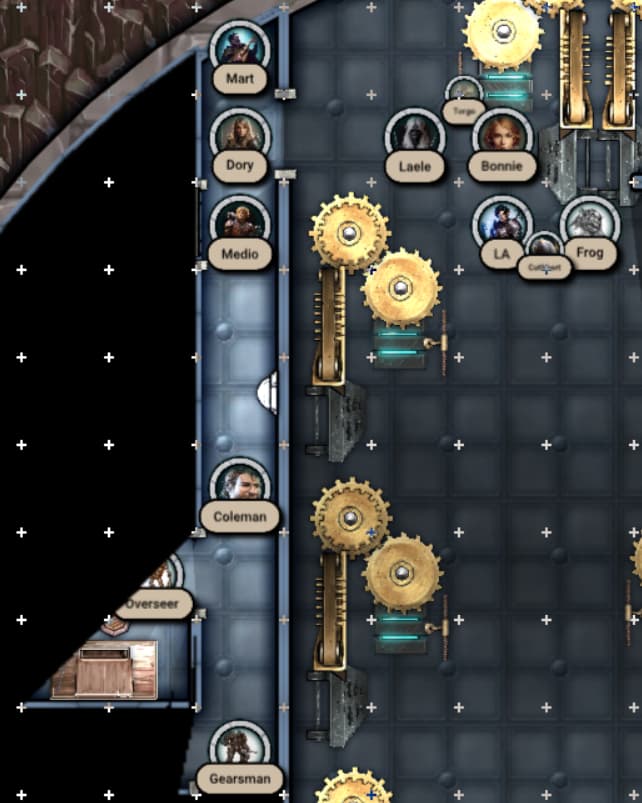
Task: Click the Gearsman token
Action: [x=240, y=749]
